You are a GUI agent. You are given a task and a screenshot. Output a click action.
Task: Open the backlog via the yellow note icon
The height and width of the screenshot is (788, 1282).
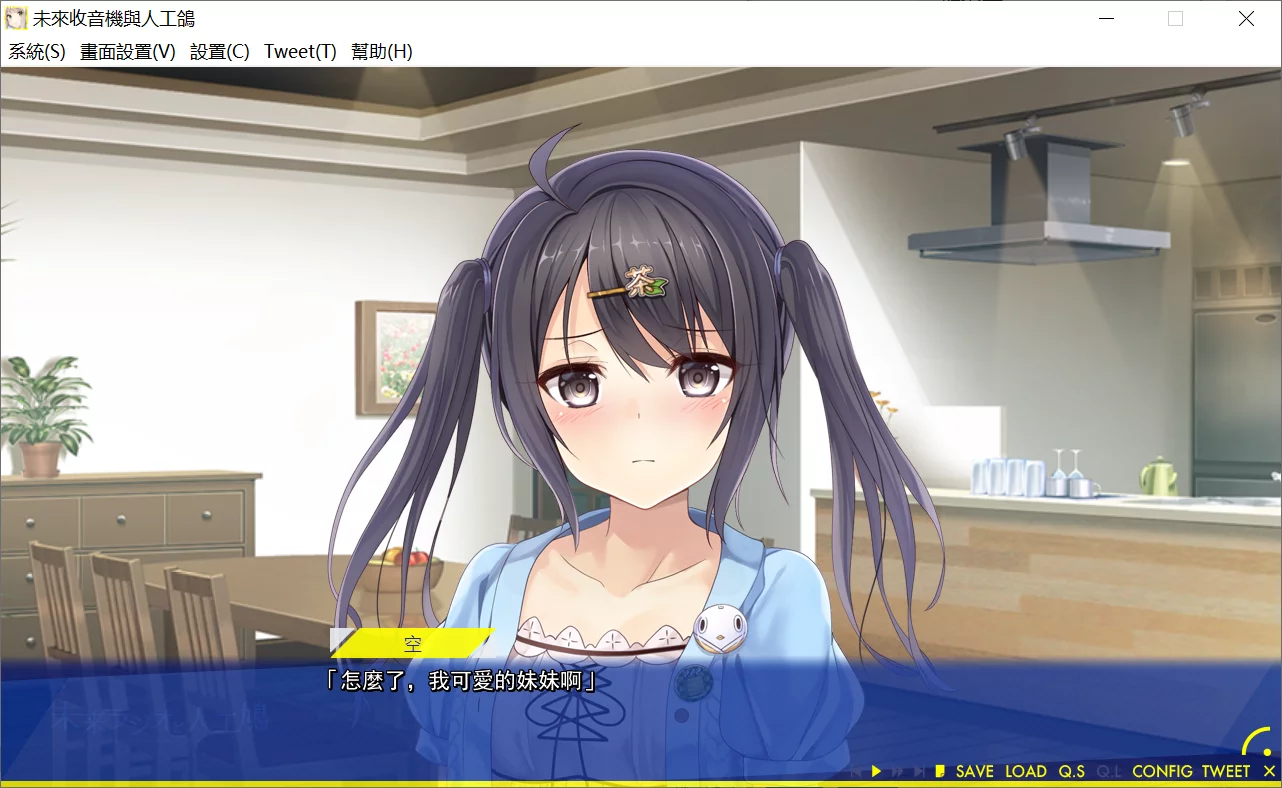[940, 771]
